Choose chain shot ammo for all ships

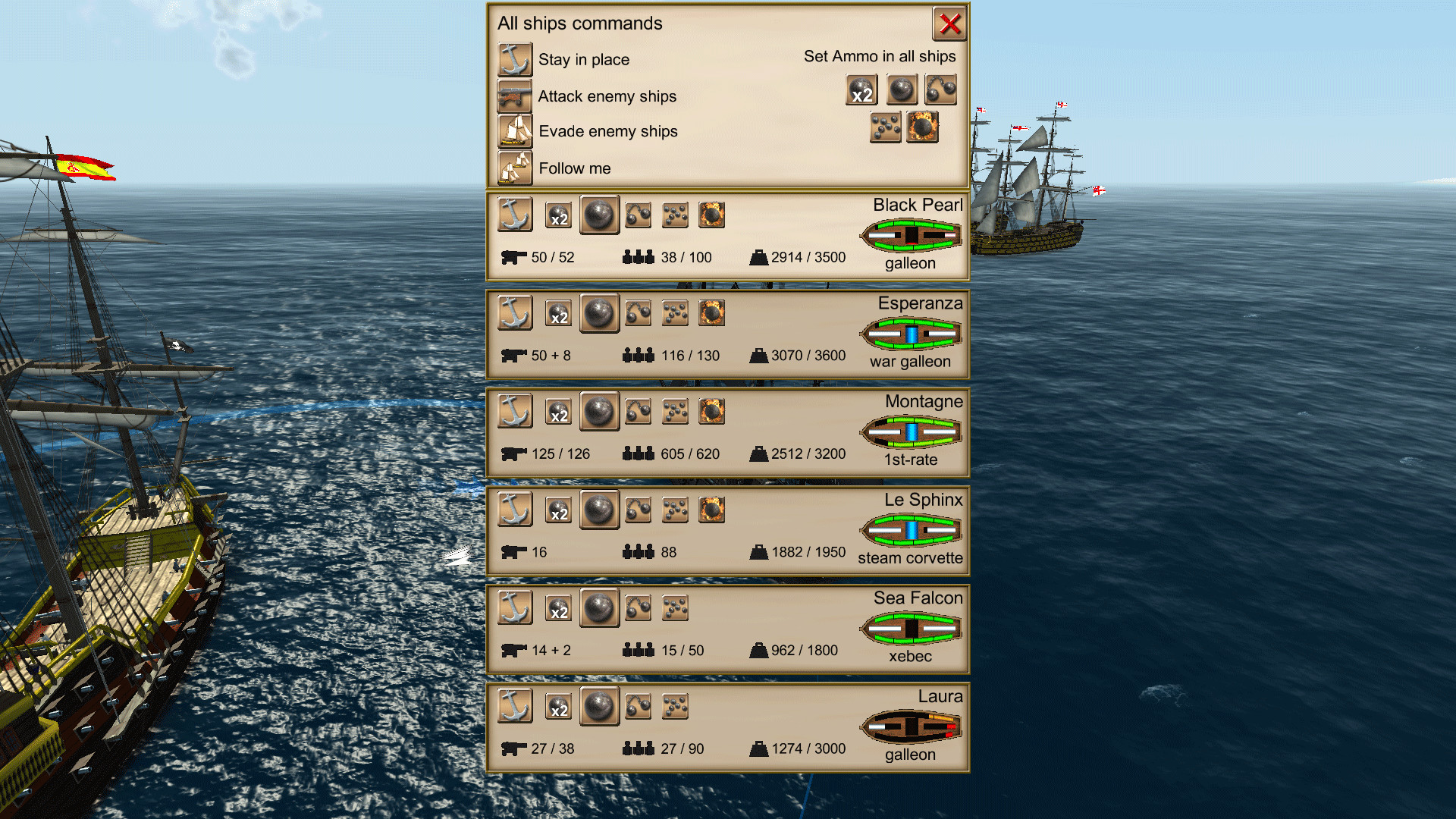pyautogui.click(x=940, y=89)
